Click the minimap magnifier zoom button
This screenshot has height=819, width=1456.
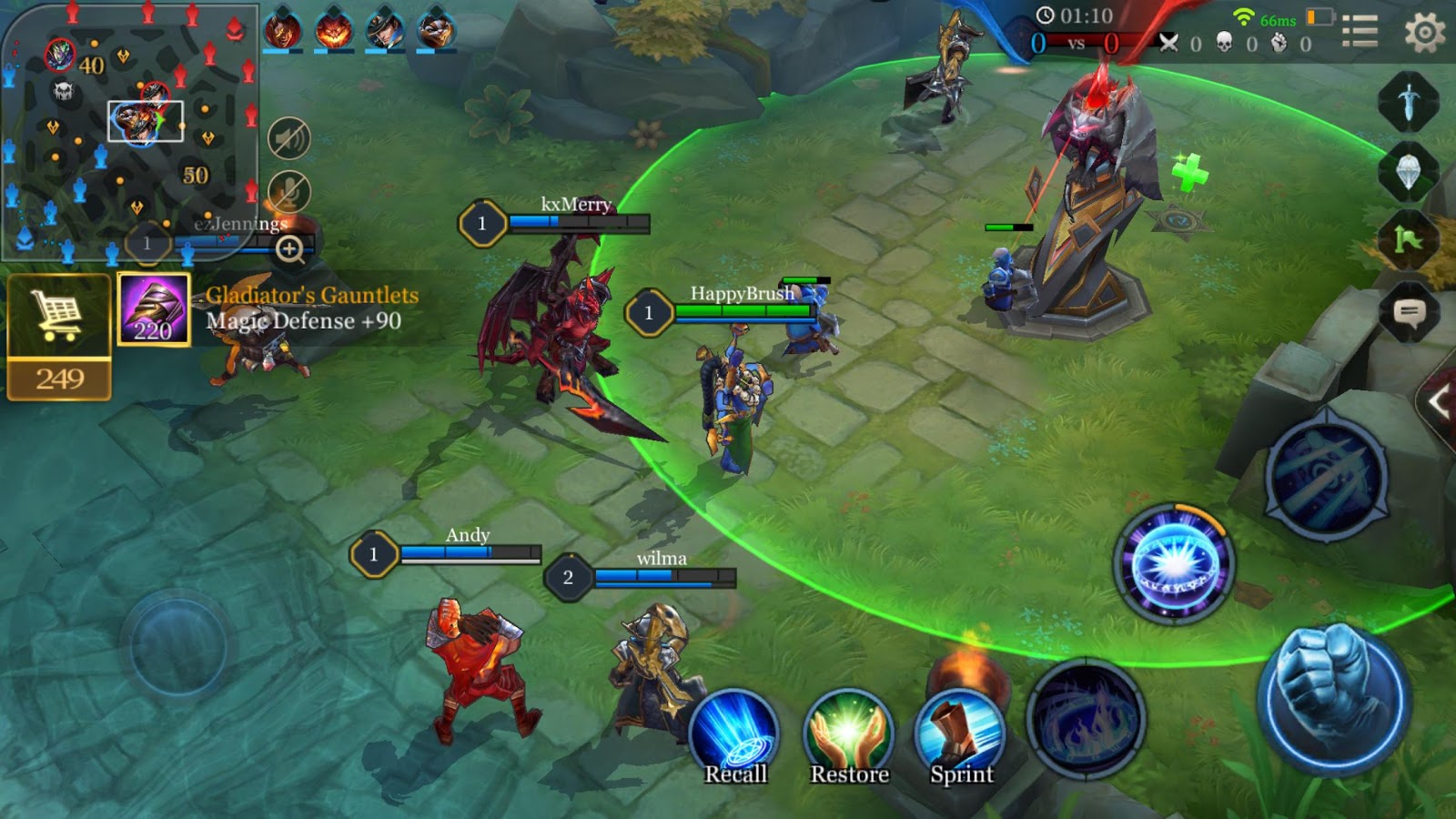tap(290, 248)
